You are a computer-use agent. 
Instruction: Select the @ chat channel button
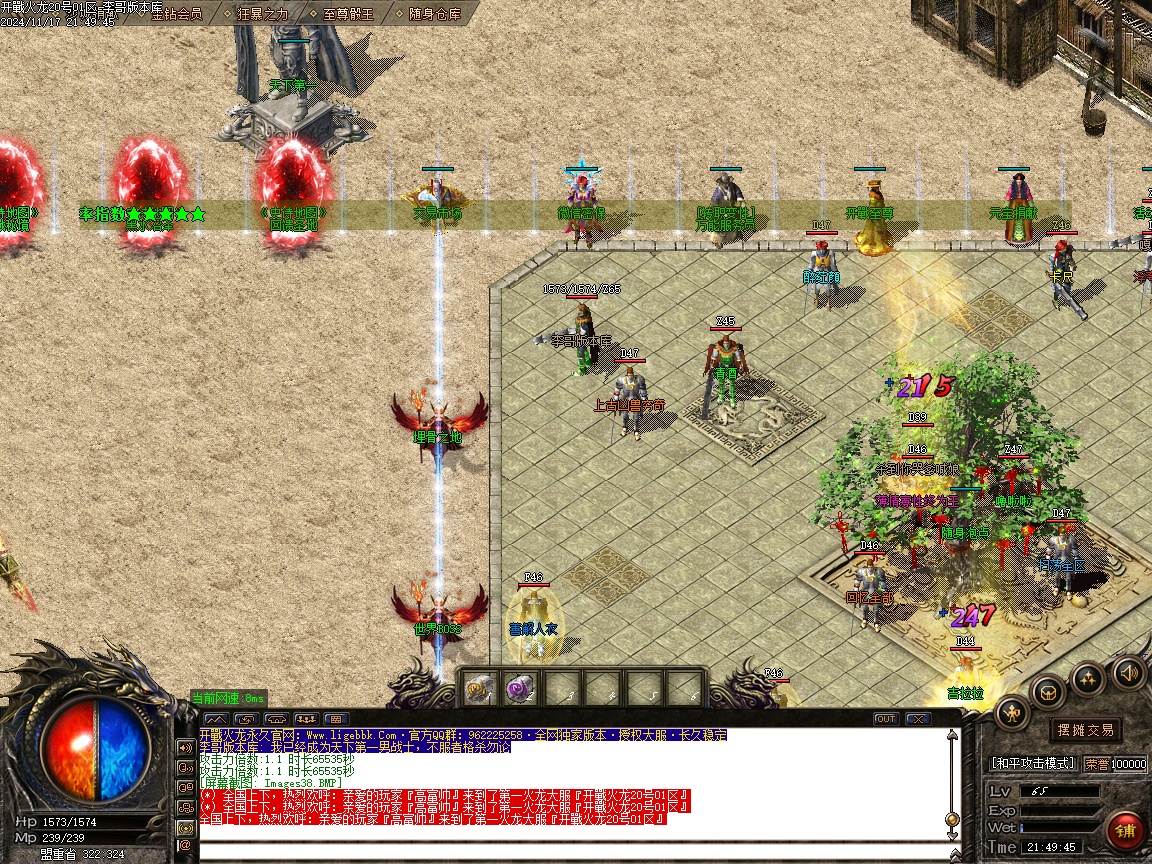click(x=185, y=846)
